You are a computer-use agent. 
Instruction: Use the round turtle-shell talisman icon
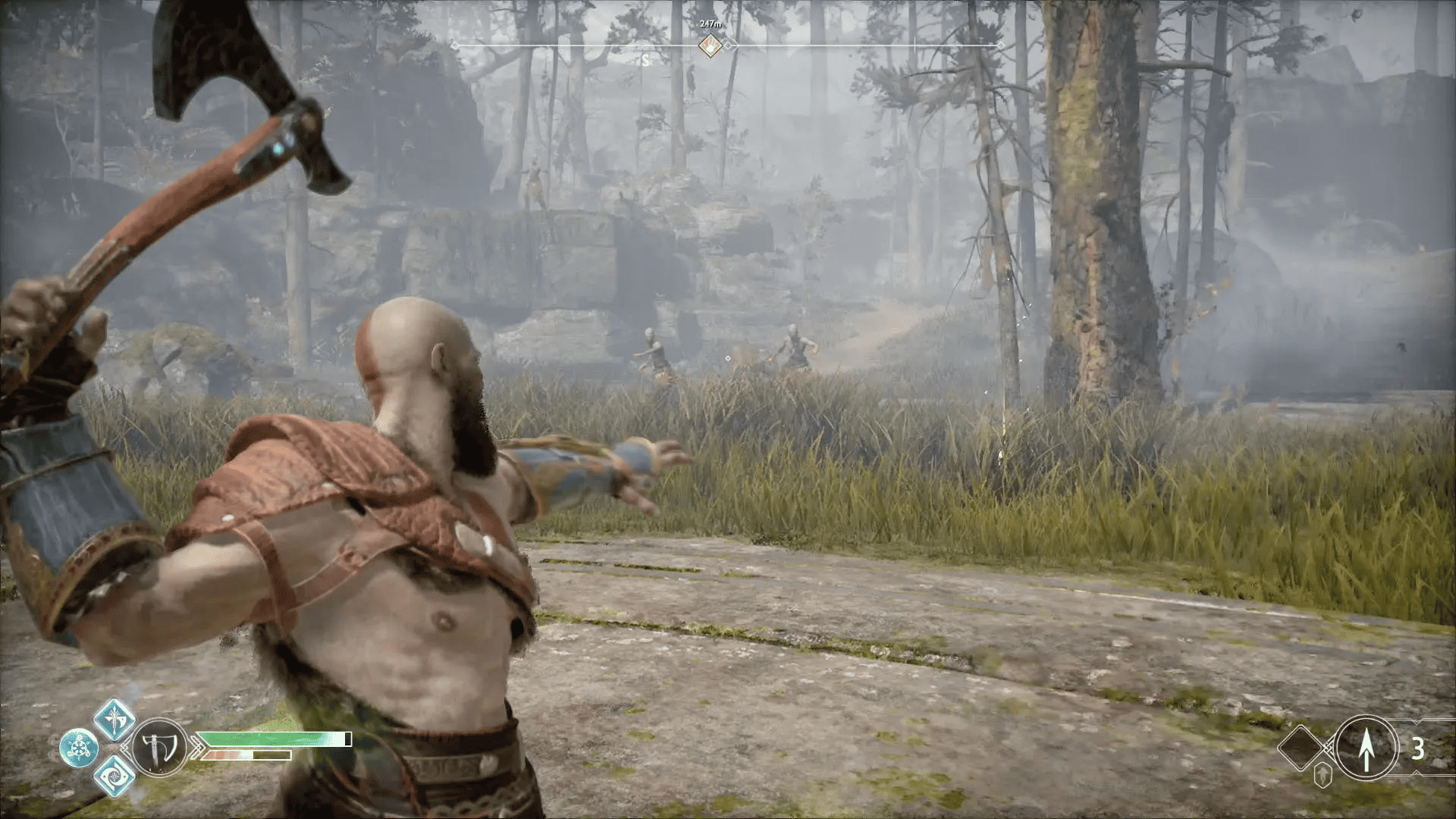coord(79,748)
